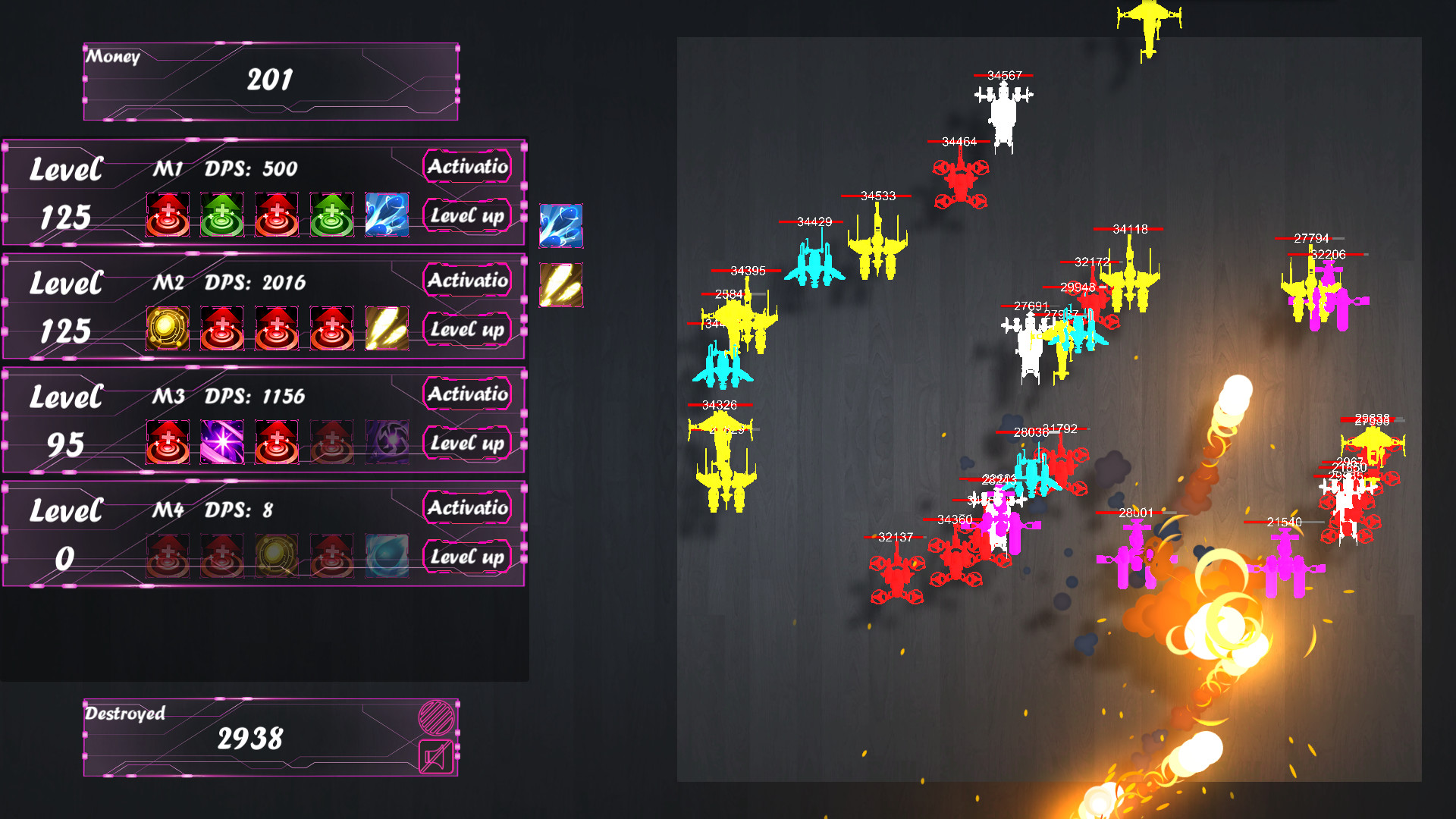Choose the purple starburst upgrade in M3 row

click(222, 442)
